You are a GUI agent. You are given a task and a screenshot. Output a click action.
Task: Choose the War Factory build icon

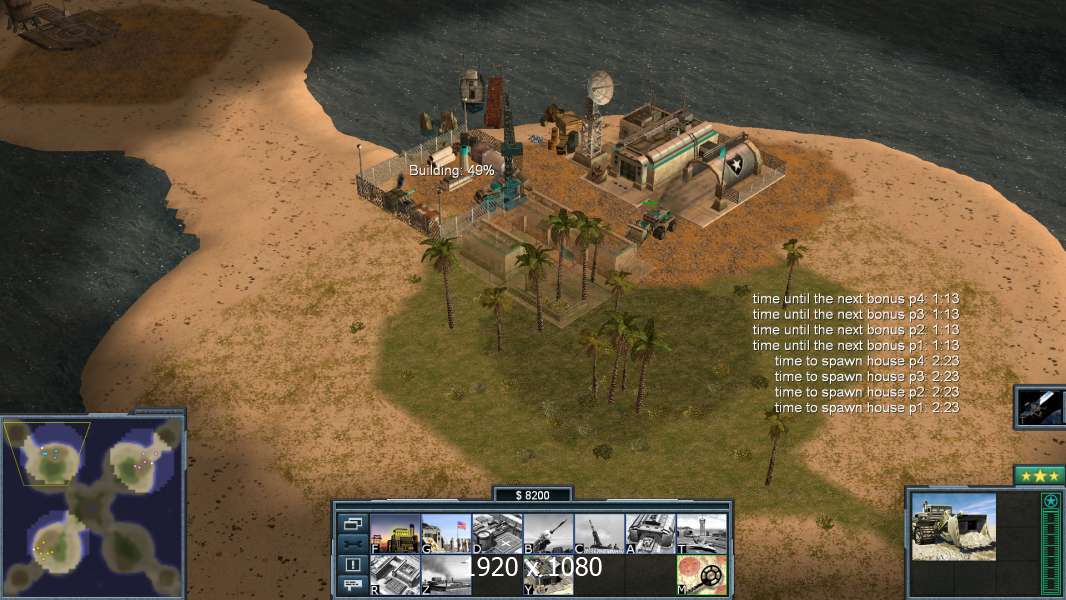coord(650,534)
